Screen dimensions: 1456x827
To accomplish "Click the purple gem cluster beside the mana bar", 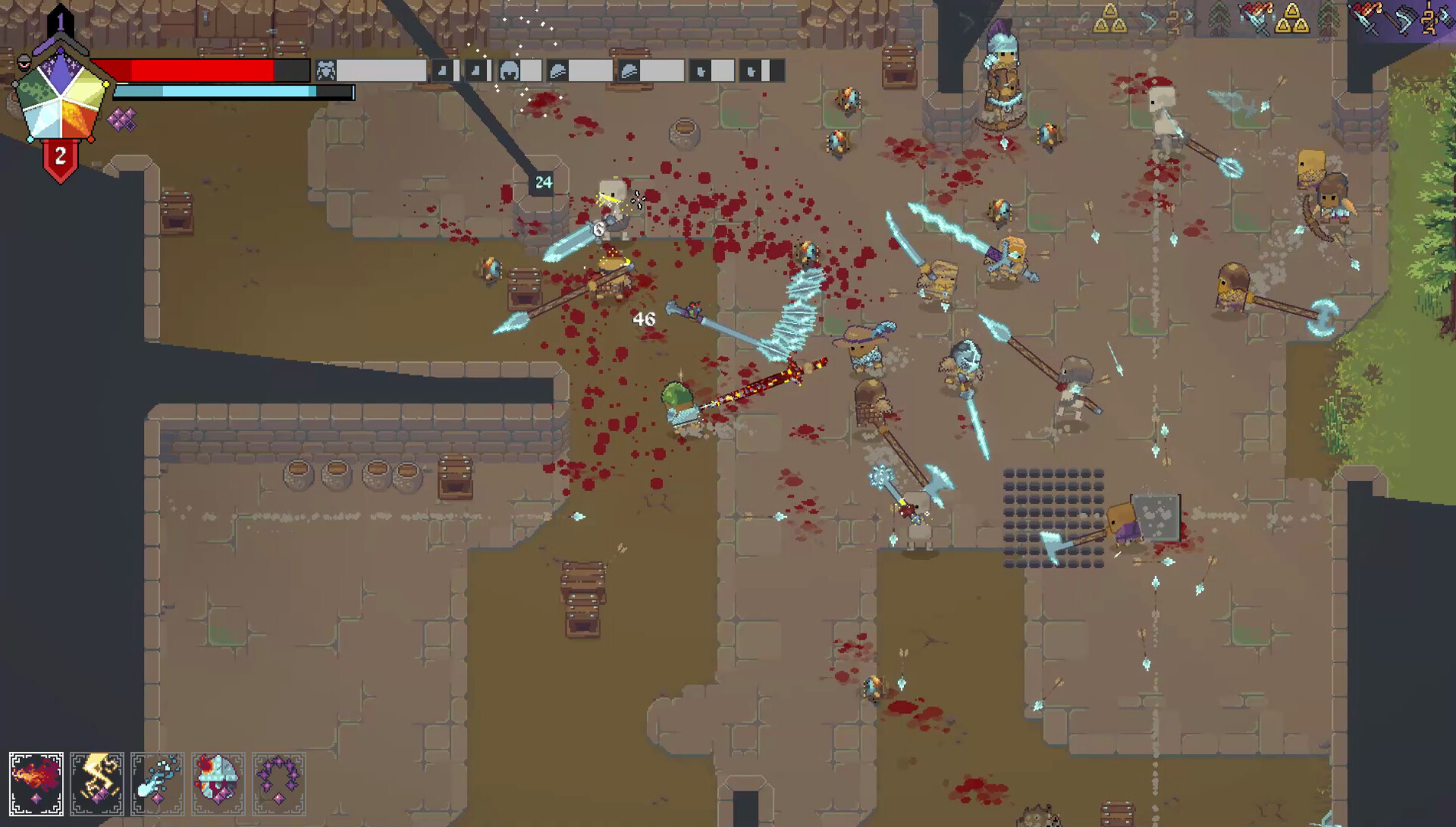I will (119, 120).
